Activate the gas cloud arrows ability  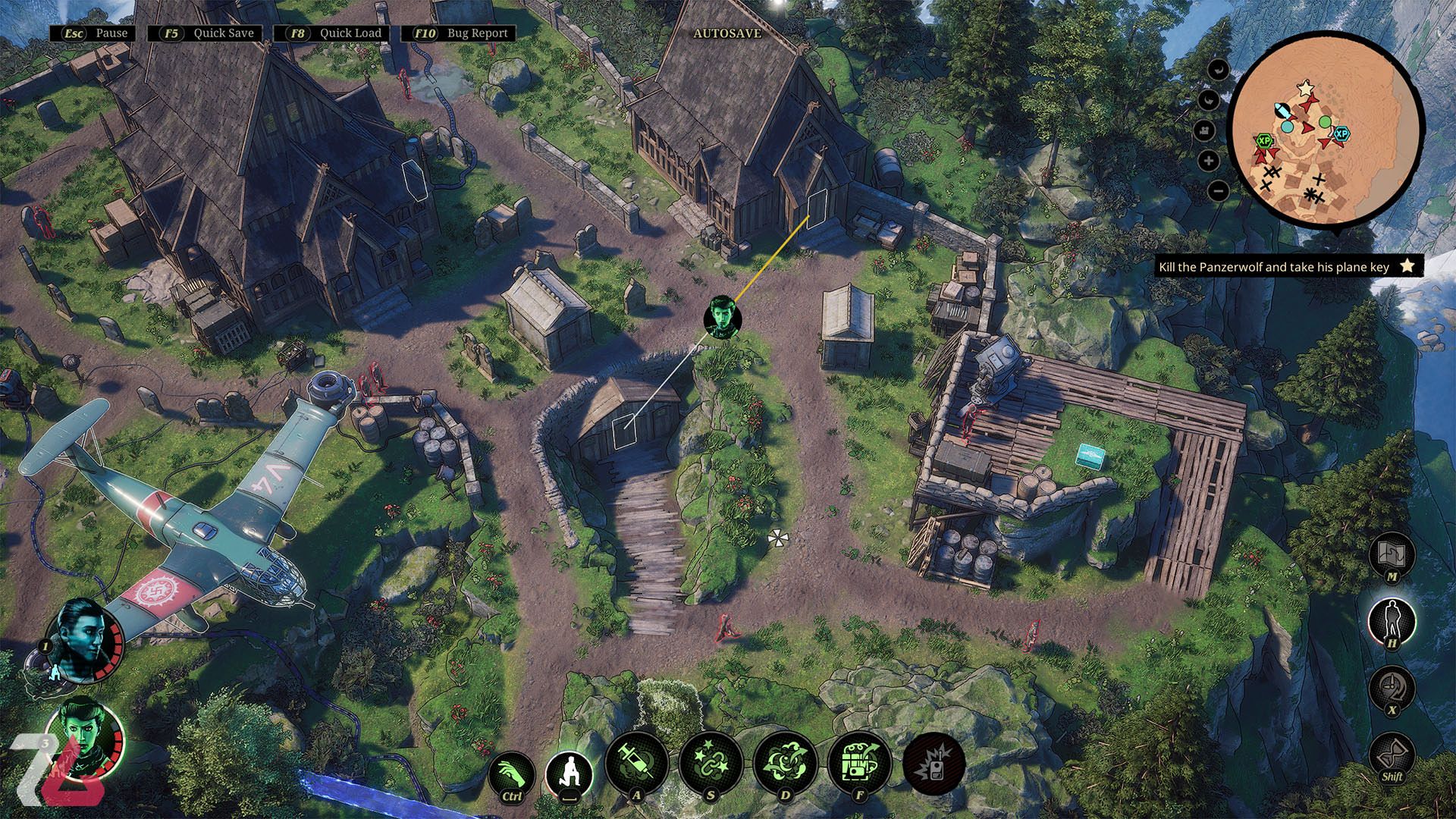(785, 764)
